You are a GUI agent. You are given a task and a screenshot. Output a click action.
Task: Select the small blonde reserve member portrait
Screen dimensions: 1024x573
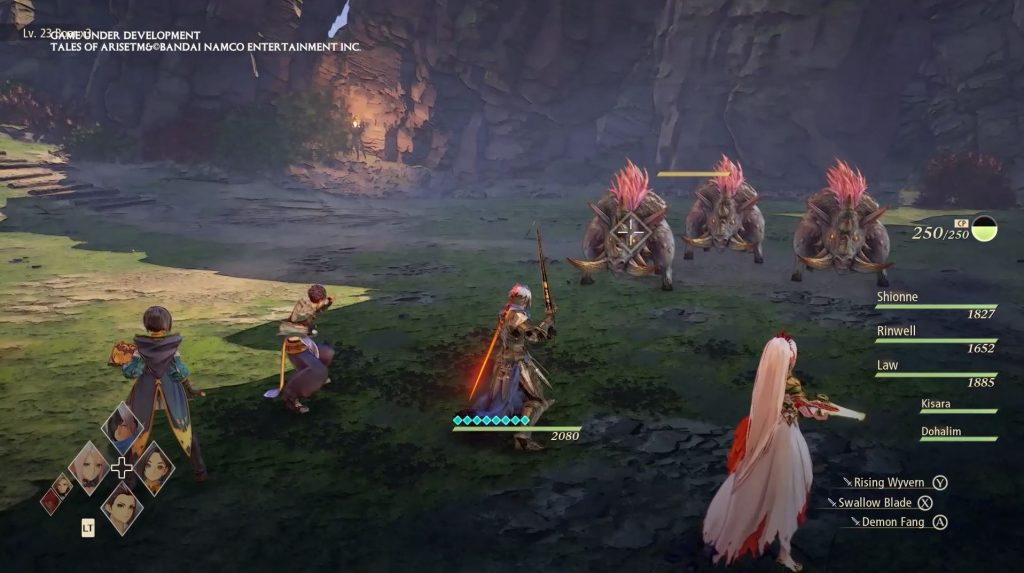click(x=62, y=485)
